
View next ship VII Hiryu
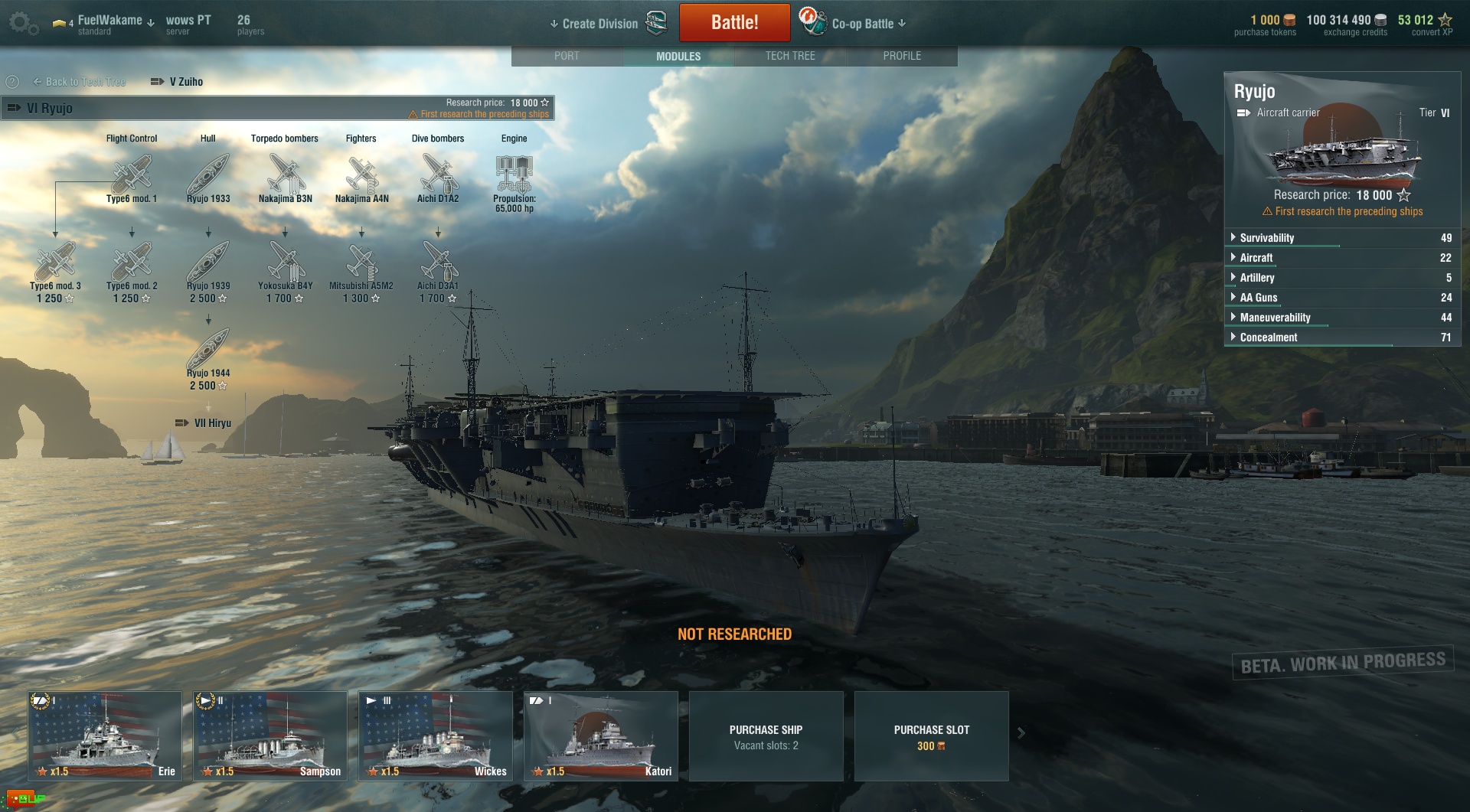coord(205,423)
